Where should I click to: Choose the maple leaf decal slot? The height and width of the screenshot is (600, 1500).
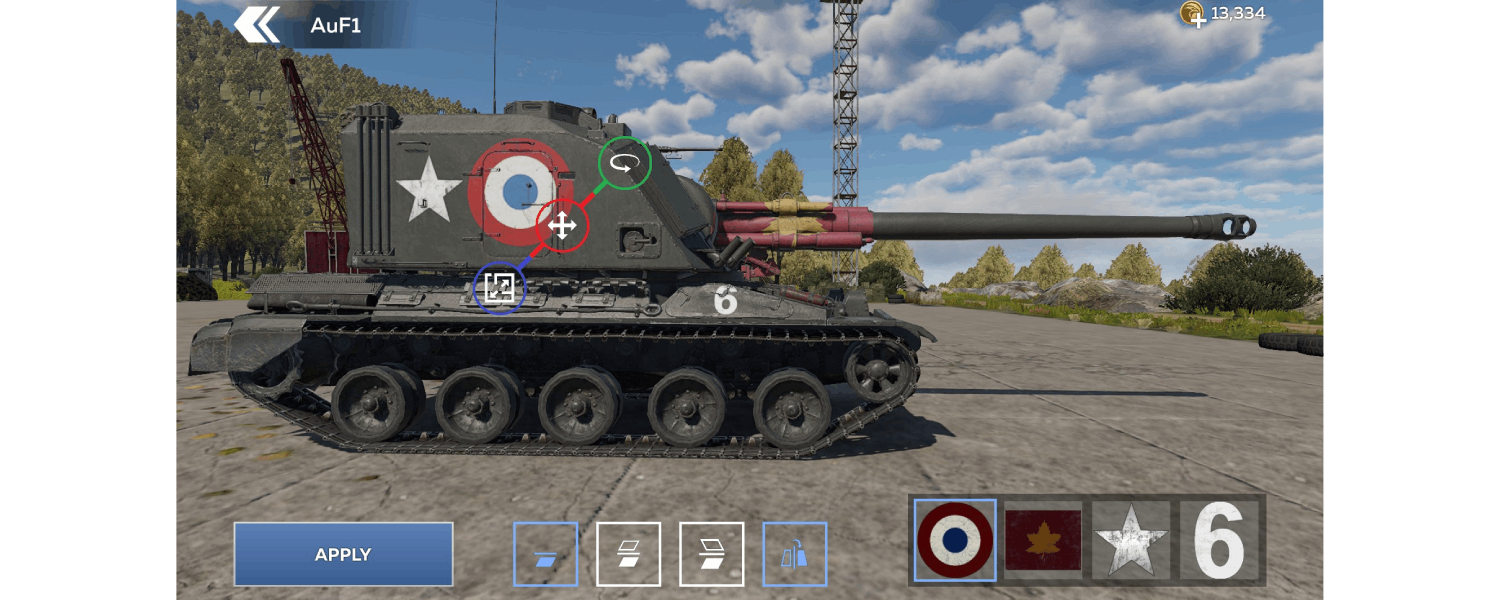(1043, 540)
